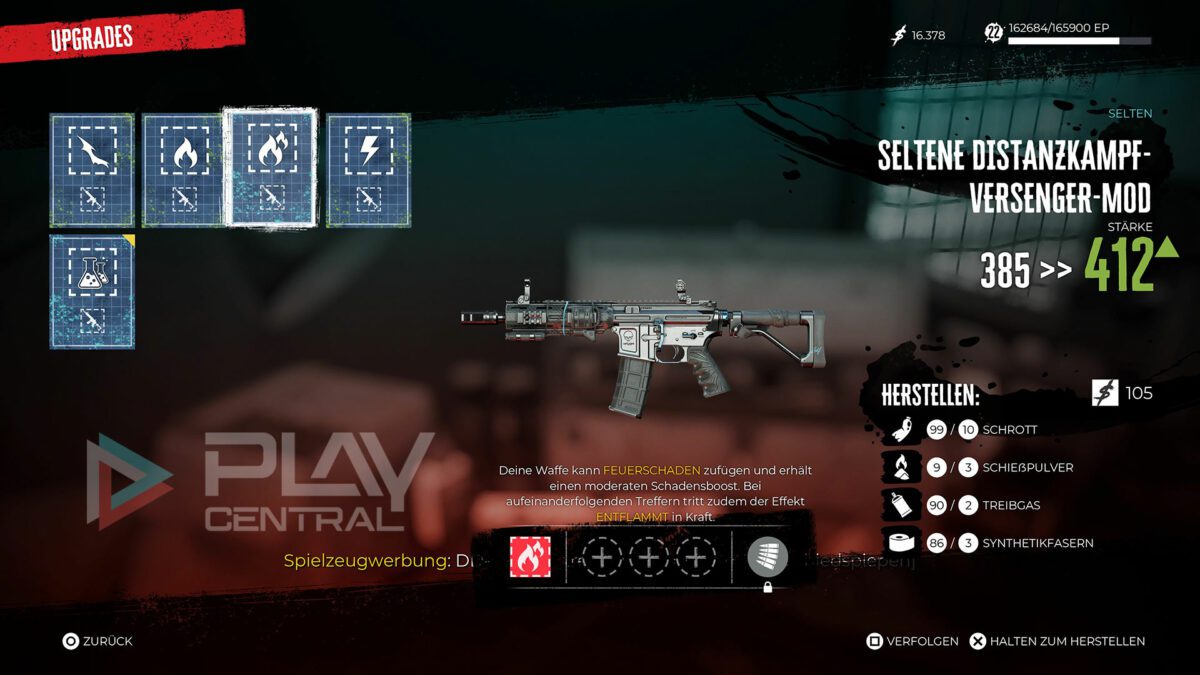Screen dimensions: 1200x675
Task: Choose the single flame mod blueprint
Action: (x=184, y=170)
